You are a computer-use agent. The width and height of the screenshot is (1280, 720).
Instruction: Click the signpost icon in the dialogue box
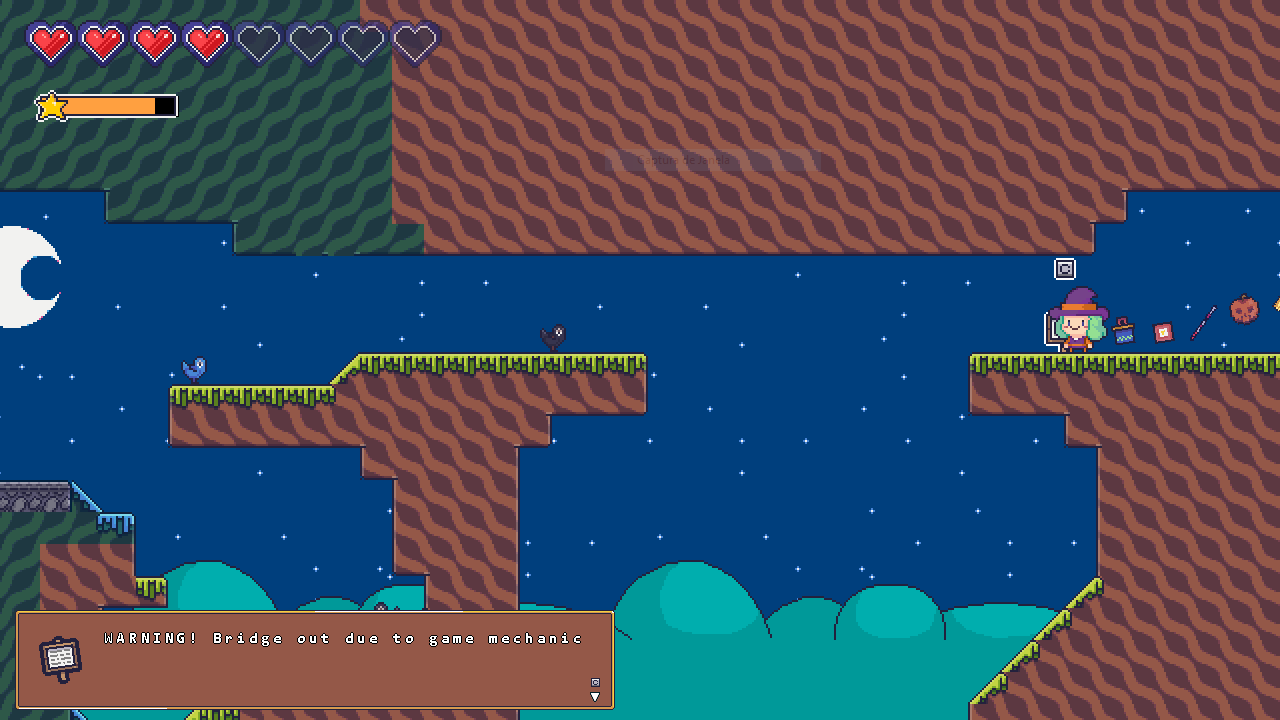click(x=60, y=658)
